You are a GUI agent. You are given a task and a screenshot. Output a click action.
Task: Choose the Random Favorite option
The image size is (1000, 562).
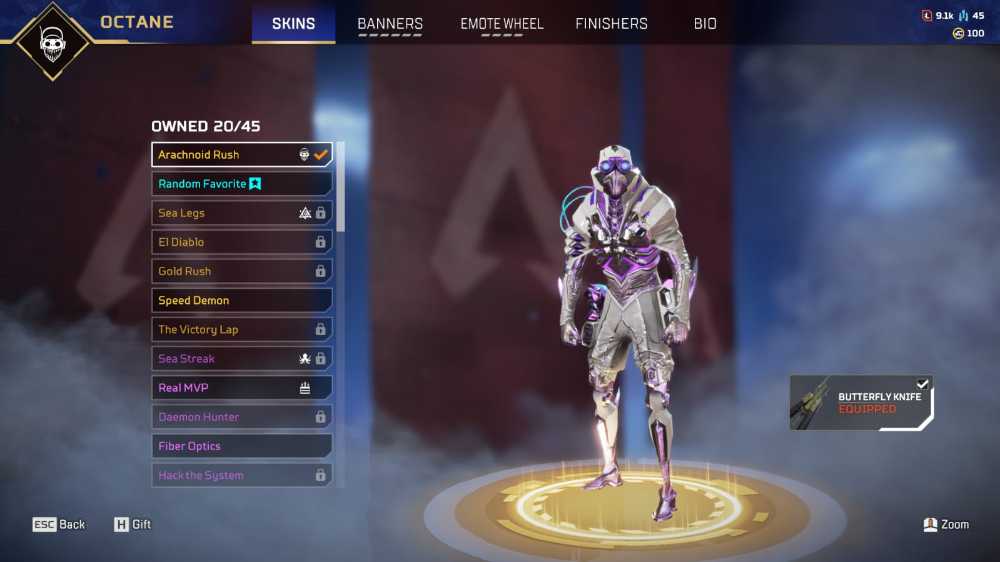pos(241,184)
